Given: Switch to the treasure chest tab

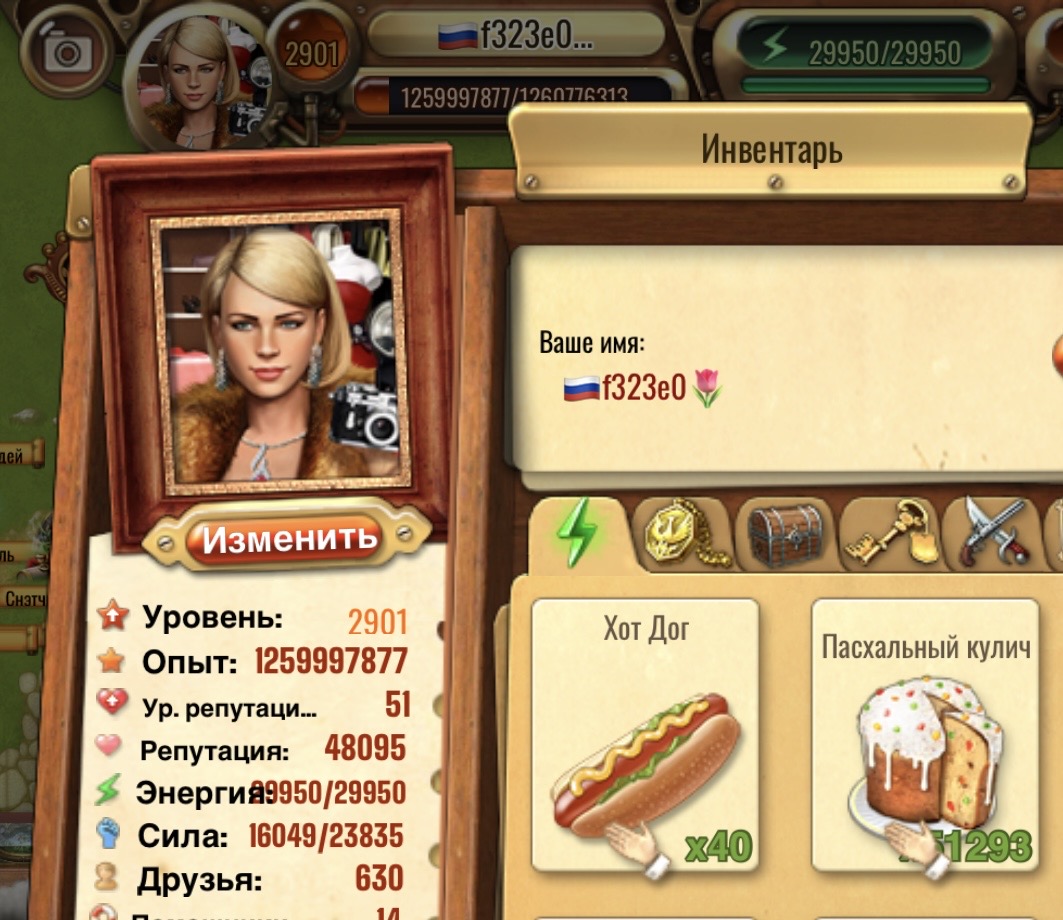Looking at the screenshot, I should [784, 535].
